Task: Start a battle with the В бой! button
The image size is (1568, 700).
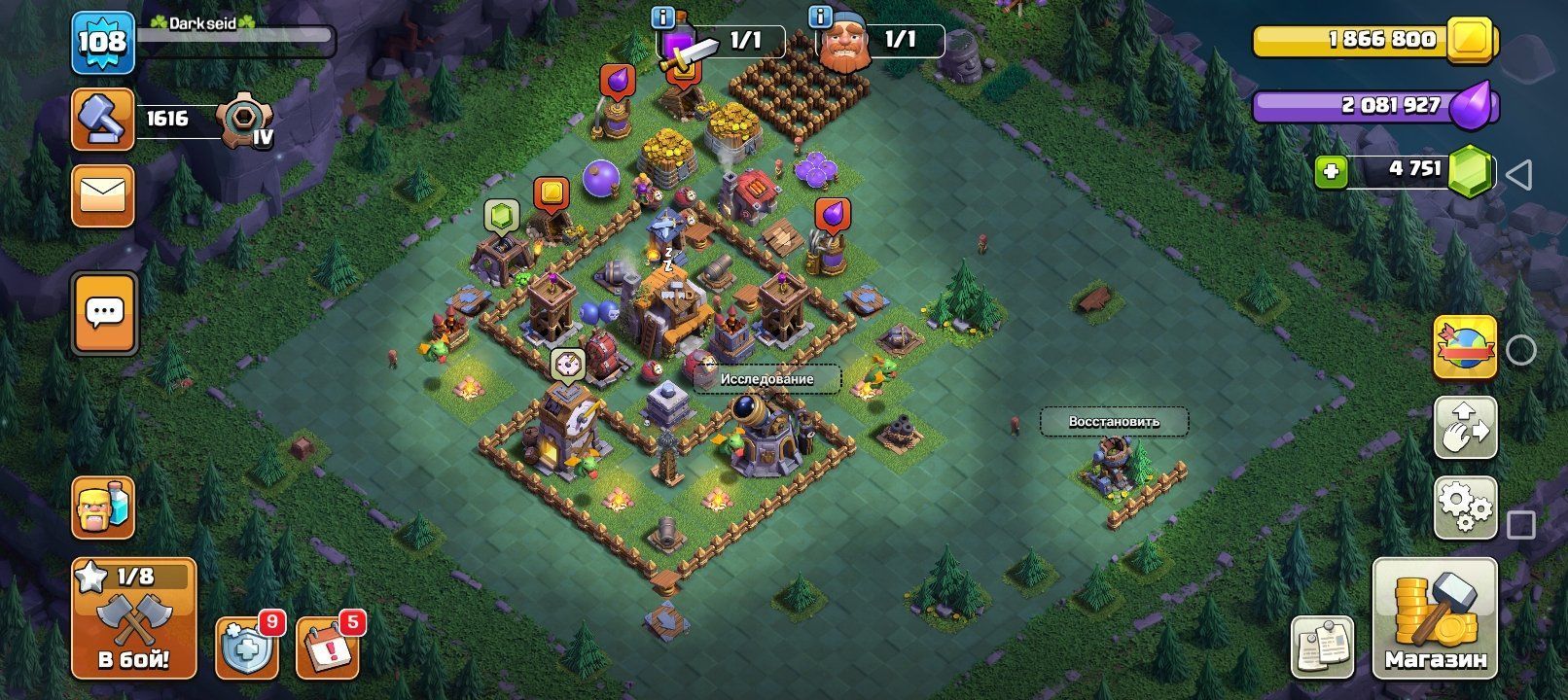Action: [x=133, y=617]
